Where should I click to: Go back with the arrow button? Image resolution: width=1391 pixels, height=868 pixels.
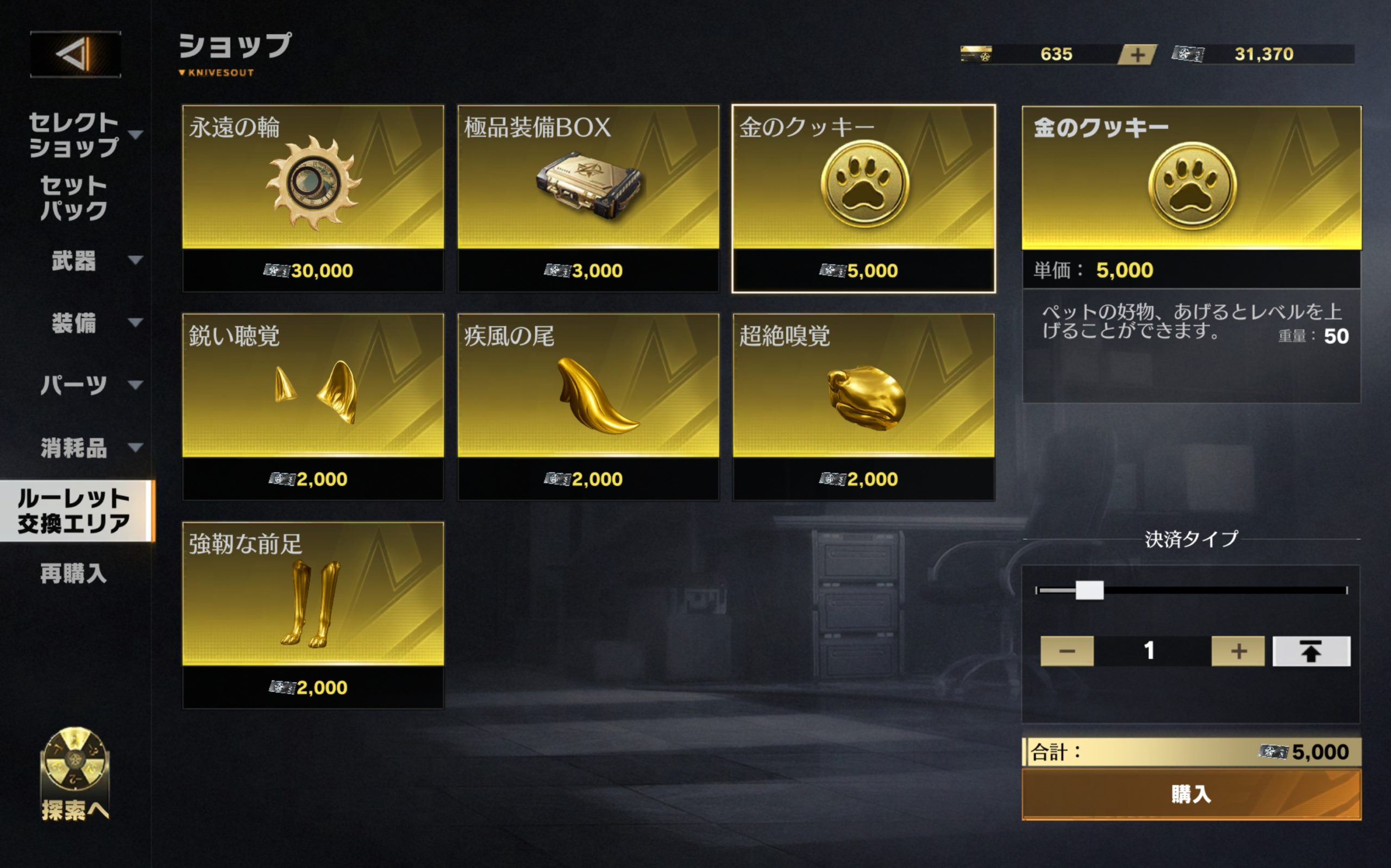pos(75,54)
